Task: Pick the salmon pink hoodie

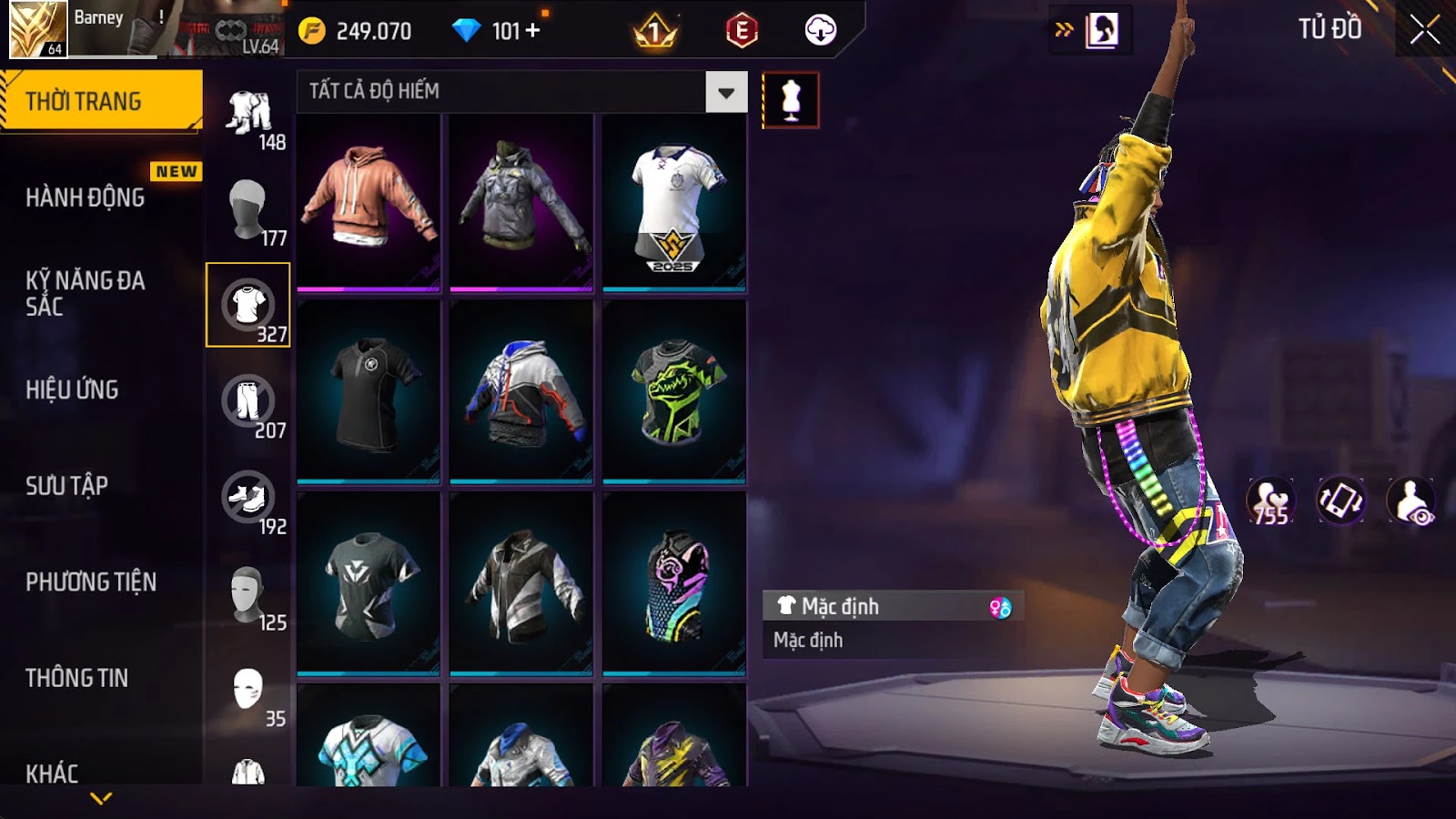Action: [x=369, y=201]
